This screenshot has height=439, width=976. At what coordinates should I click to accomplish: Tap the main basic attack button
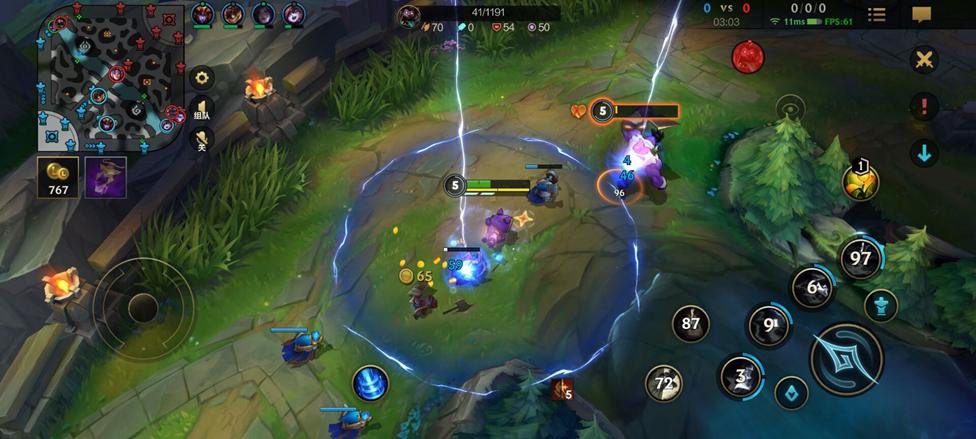click(846, 359)
